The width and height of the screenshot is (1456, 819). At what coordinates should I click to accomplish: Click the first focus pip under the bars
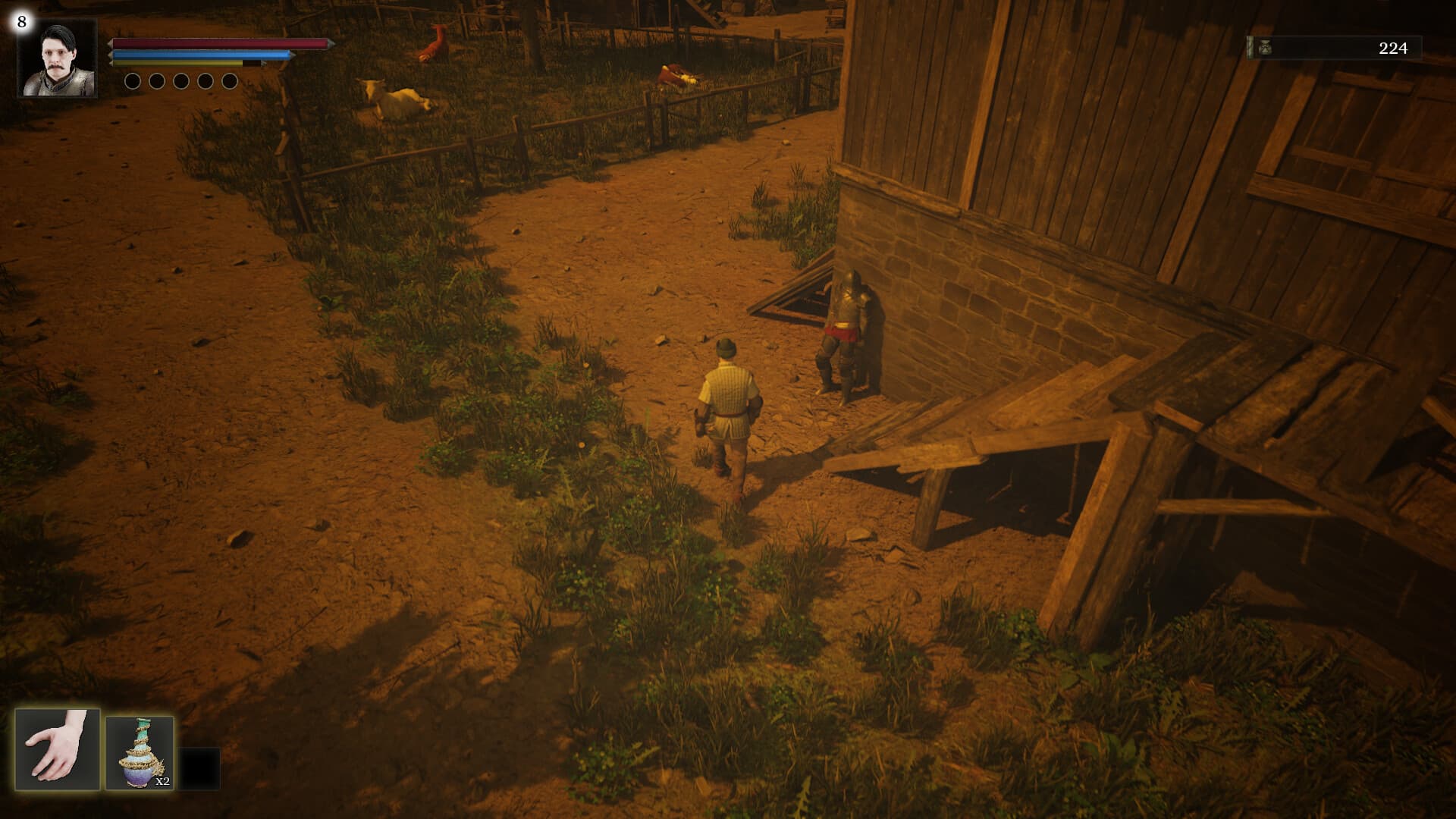132,82
